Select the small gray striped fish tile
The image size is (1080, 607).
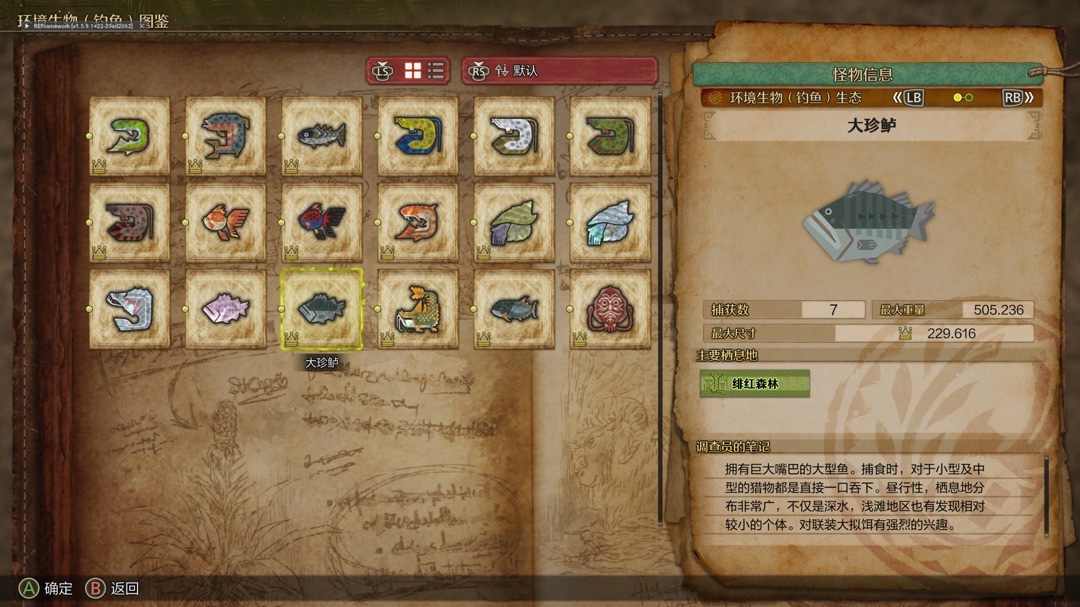click(321, 135)
